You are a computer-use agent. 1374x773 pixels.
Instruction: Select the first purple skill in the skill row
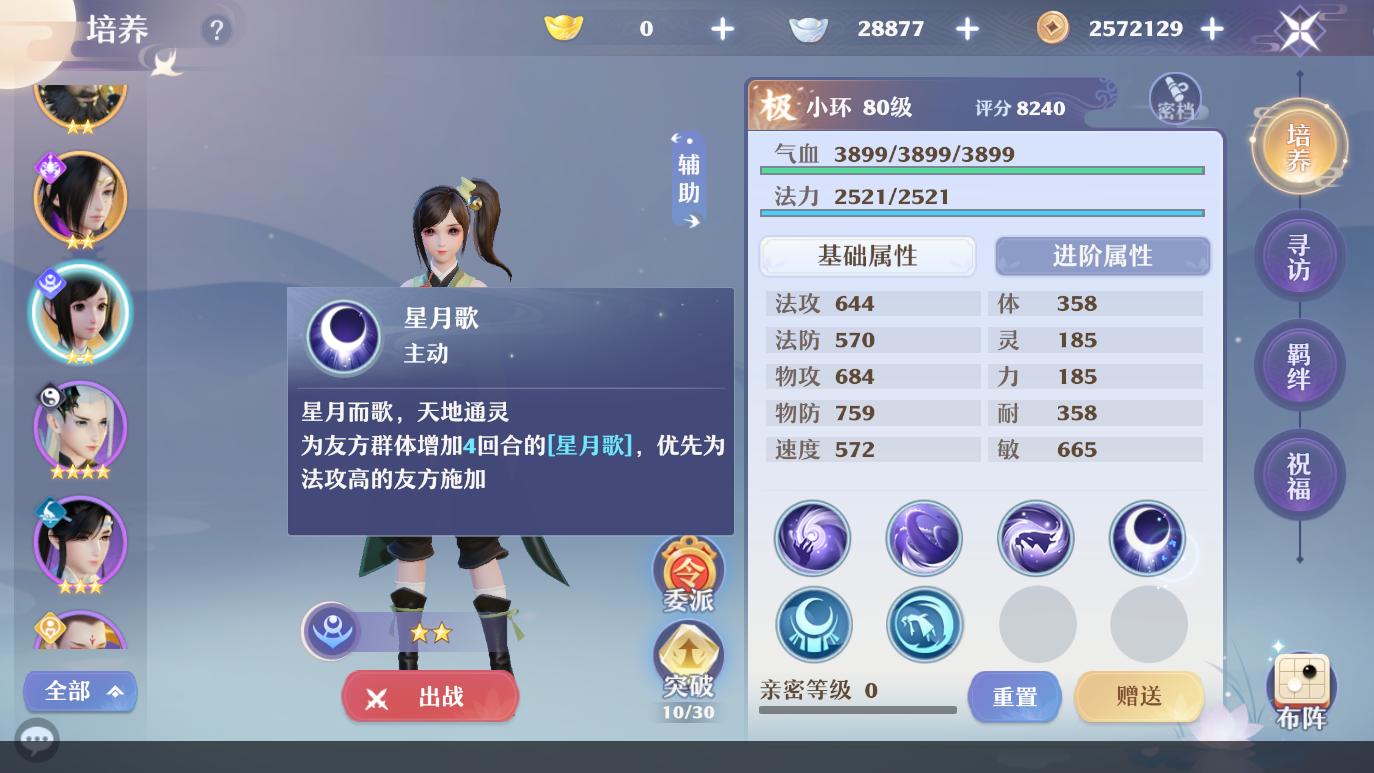pyautogui.click(x=813, y=538)
